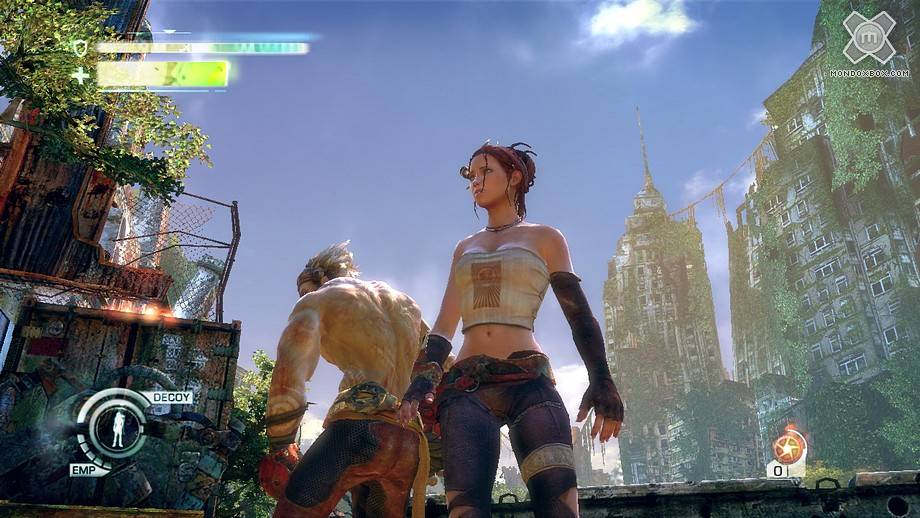920x518 pixels.
Task: Click the Trip silhouette in the command wheel
Action: pyautogui.click(x=118, y=429)
